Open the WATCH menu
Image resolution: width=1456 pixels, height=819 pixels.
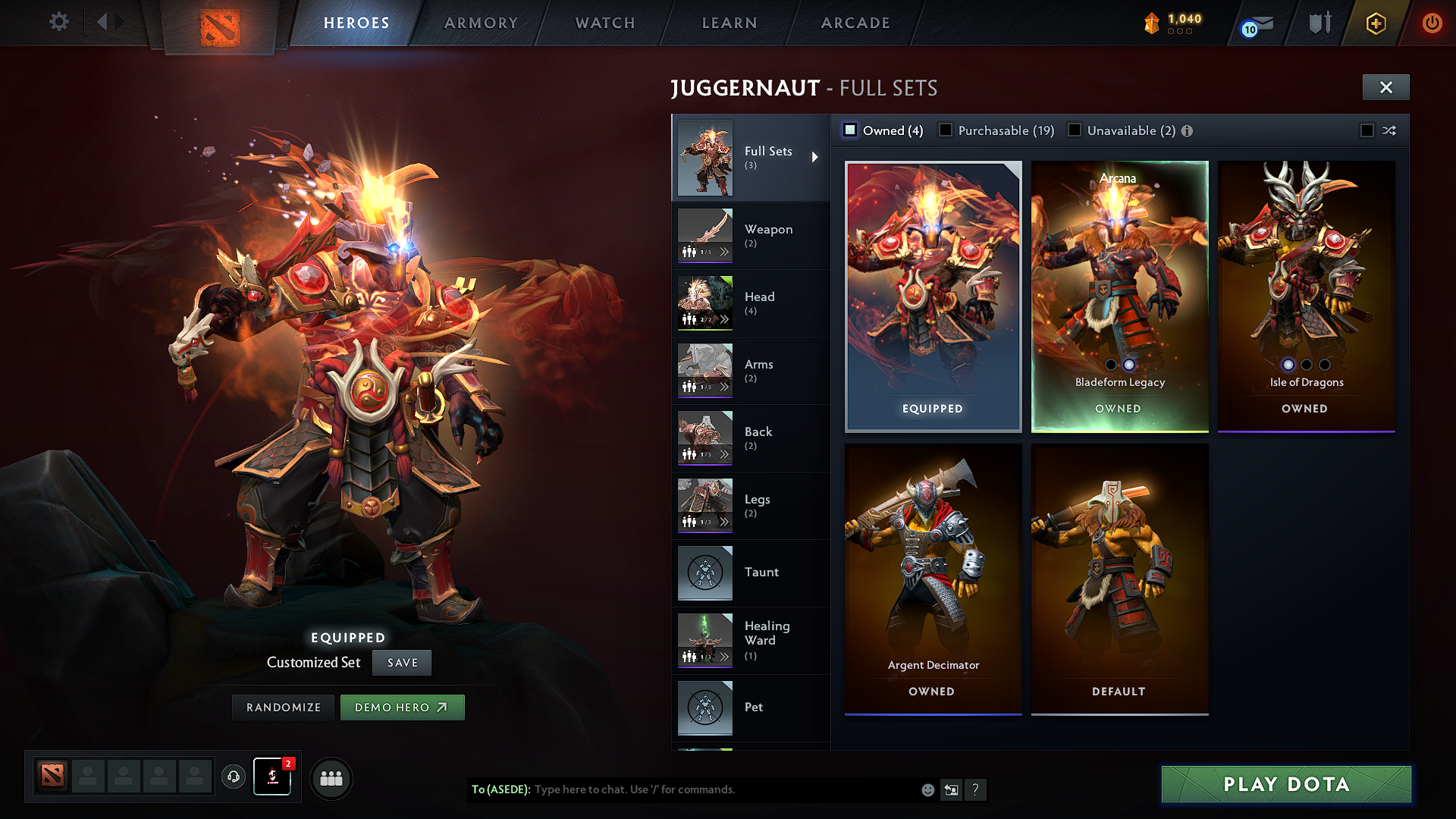[604, 23]
